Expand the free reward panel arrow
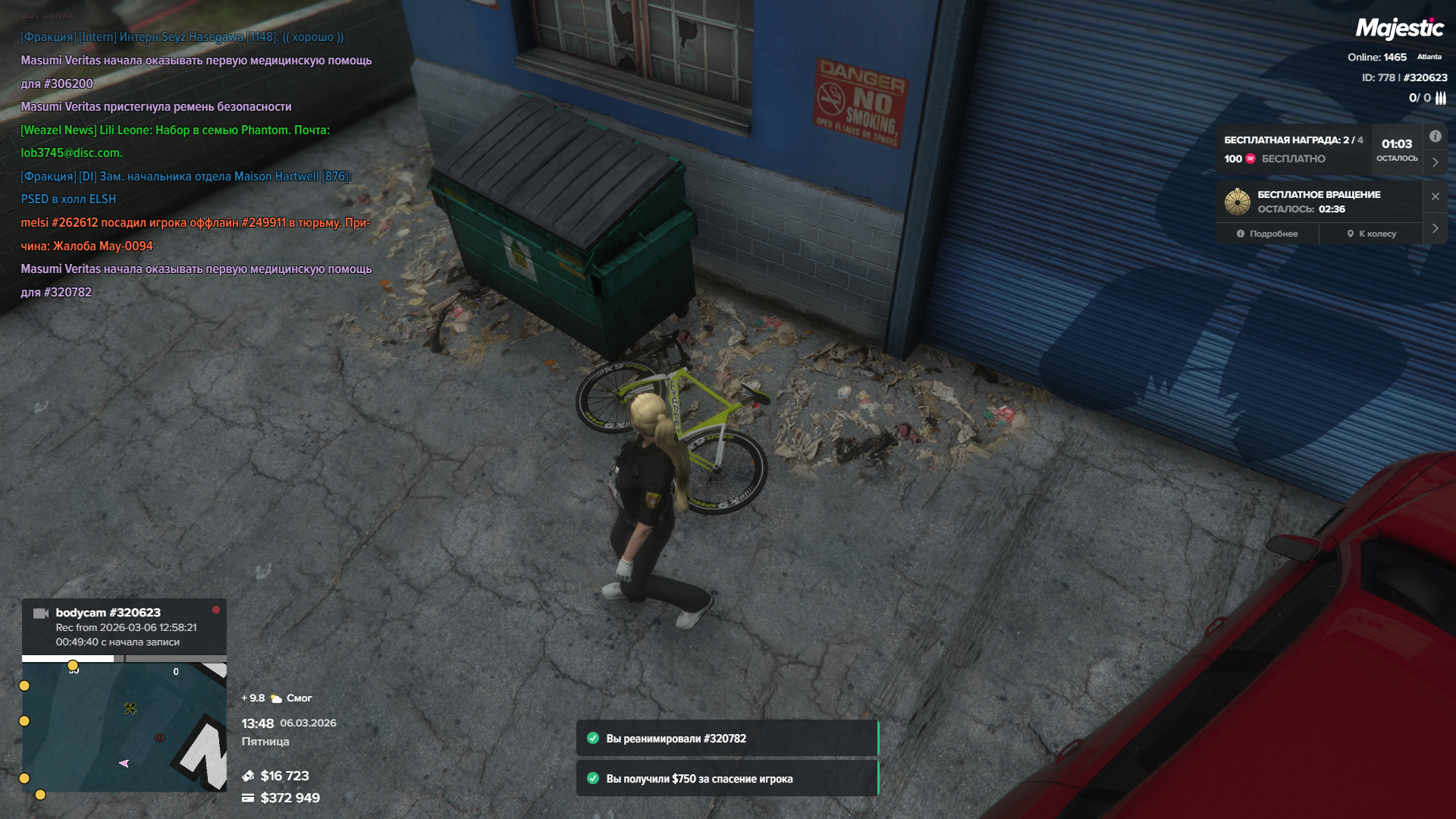This screenshot has height=819, width=1456. click(x=1435, y=162)
